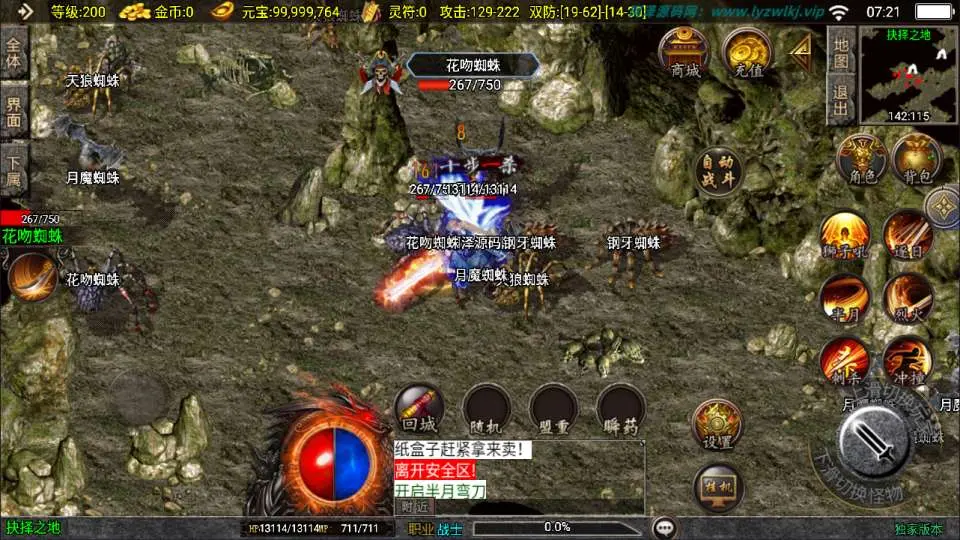
Task: Select the 挂机 idle mode button
Action: pyautogui.click(x=718, y=489)
